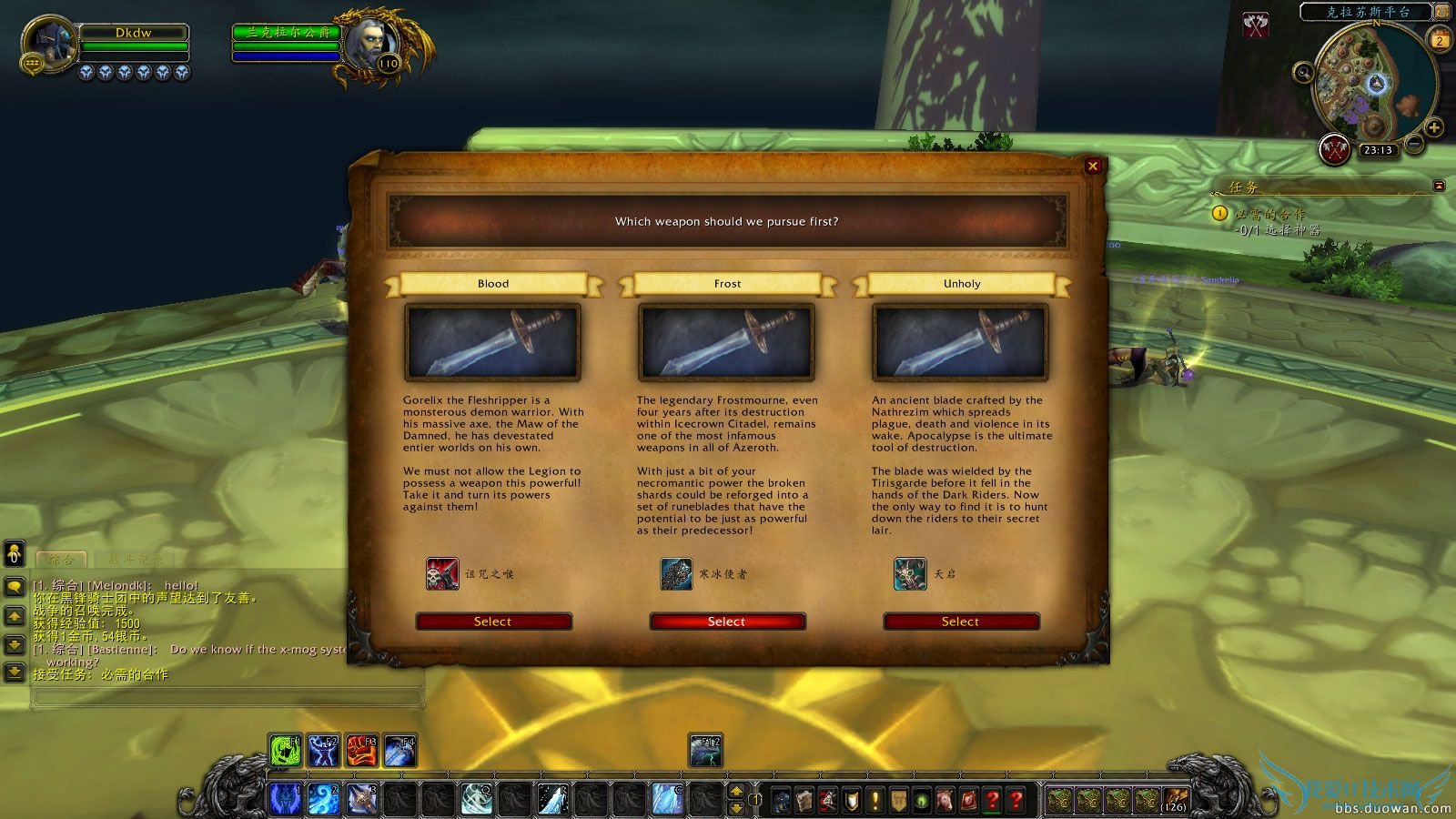The image size is (1456, 819).
Task: Click the 诅咒之喉 Blood artifact reward icon
Action: 443,575
